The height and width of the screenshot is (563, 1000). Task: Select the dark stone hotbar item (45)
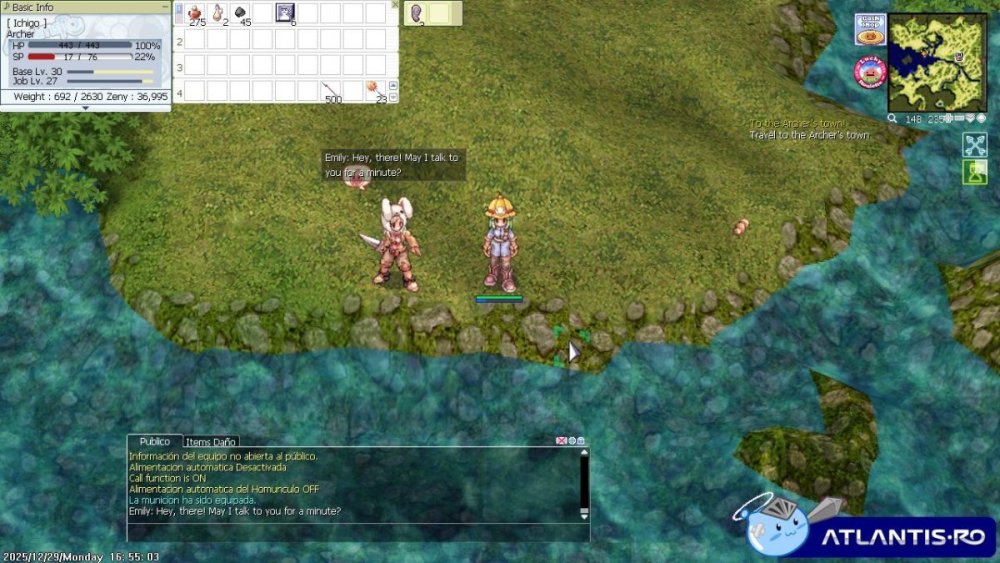click(x=241, y=13)
